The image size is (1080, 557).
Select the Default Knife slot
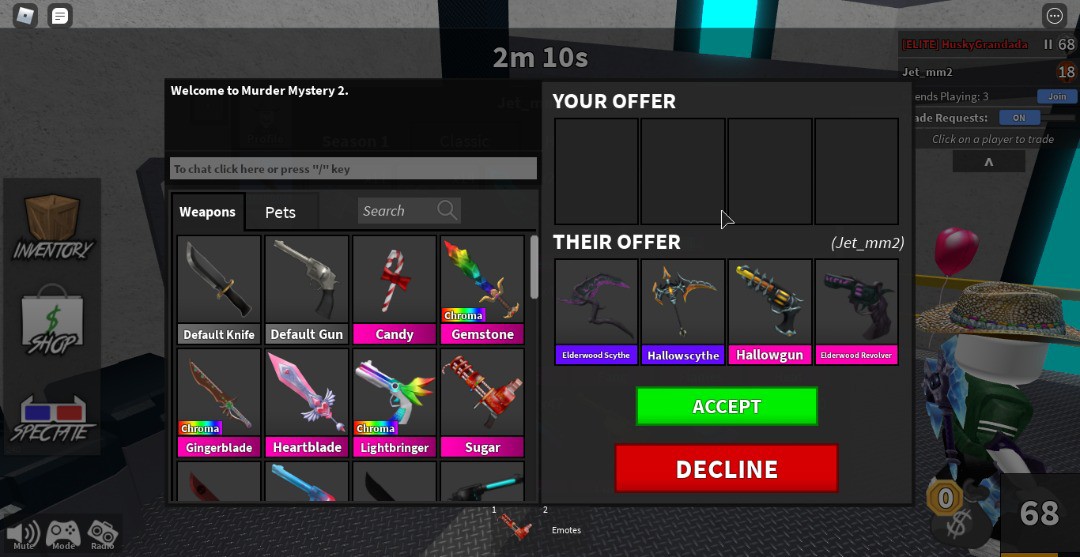pos(219,289)
